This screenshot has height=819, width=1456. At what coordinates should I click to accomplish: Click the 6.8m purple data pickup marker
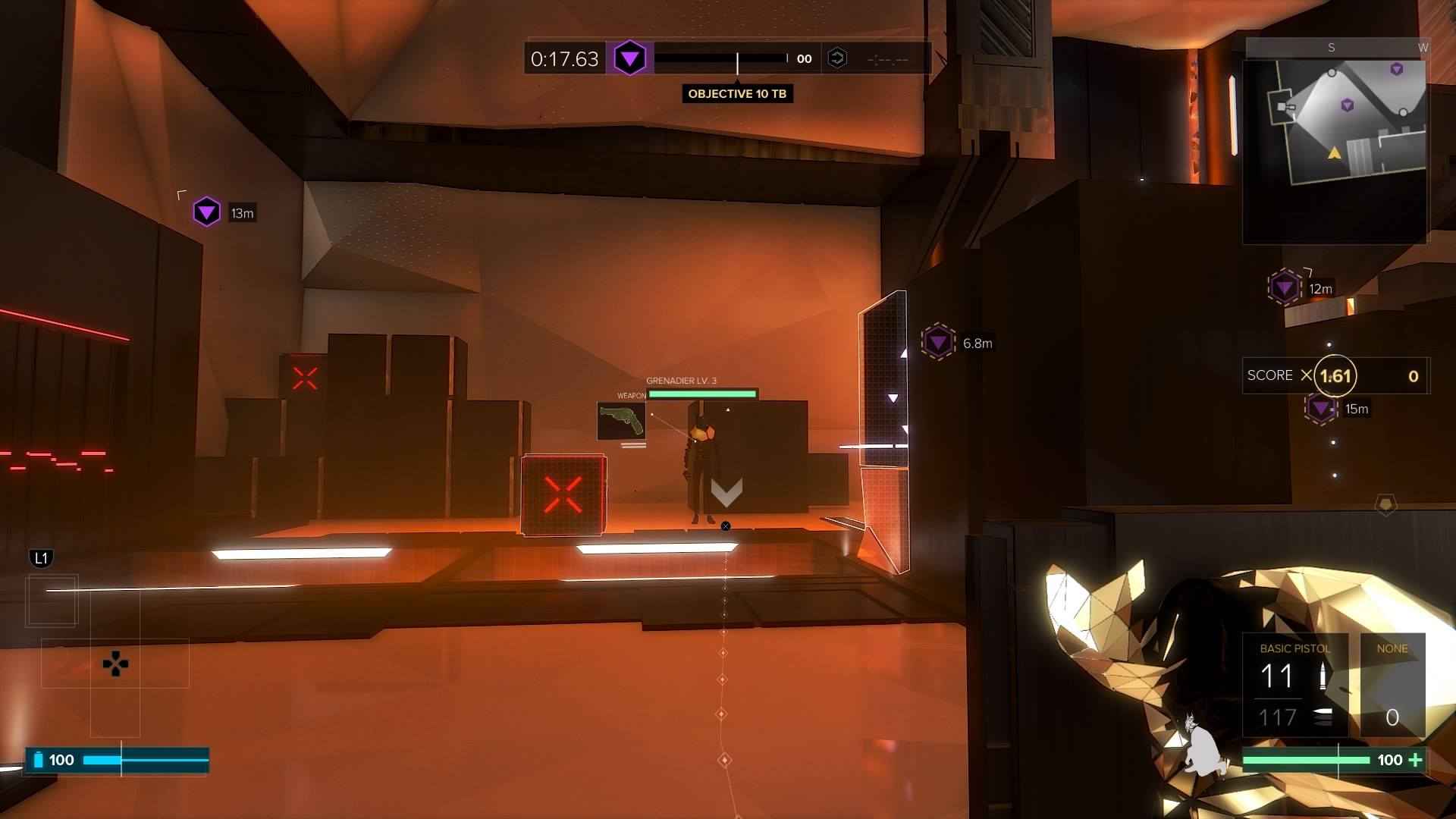(x=937, y=341)
